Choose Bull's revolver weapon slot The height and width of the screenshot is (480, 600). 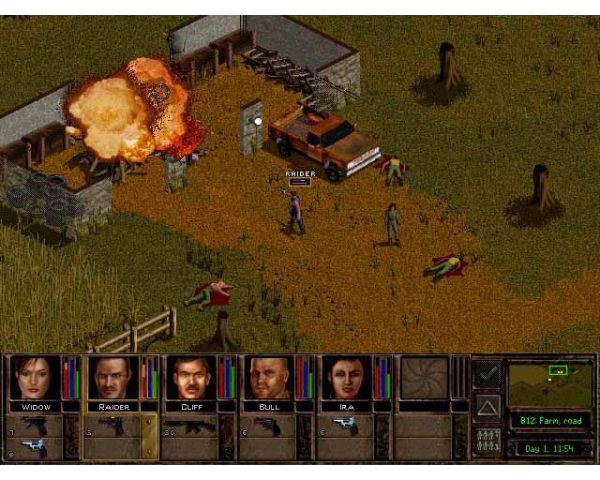coord(268,426)
